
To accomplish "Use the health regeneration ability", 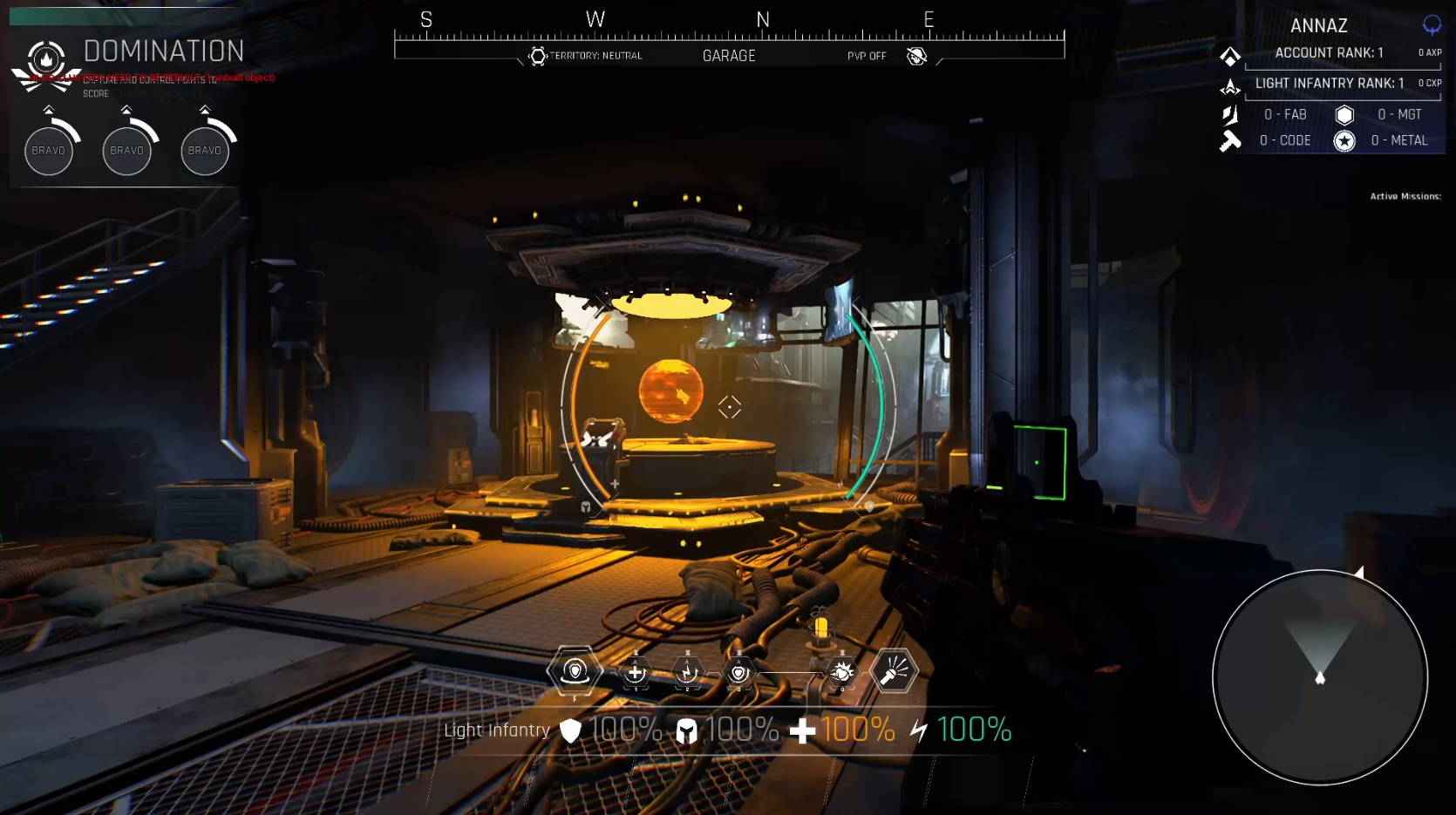I will (636, 672).
